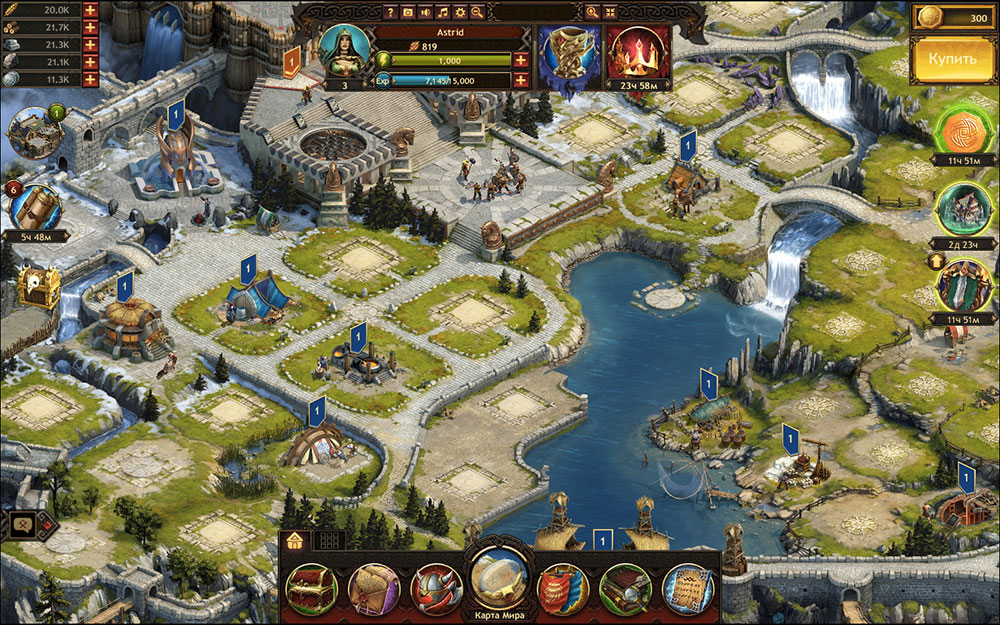Open settings with the gear icon
This screenshot has width=1000, height=625.
(x=460, y=12)
